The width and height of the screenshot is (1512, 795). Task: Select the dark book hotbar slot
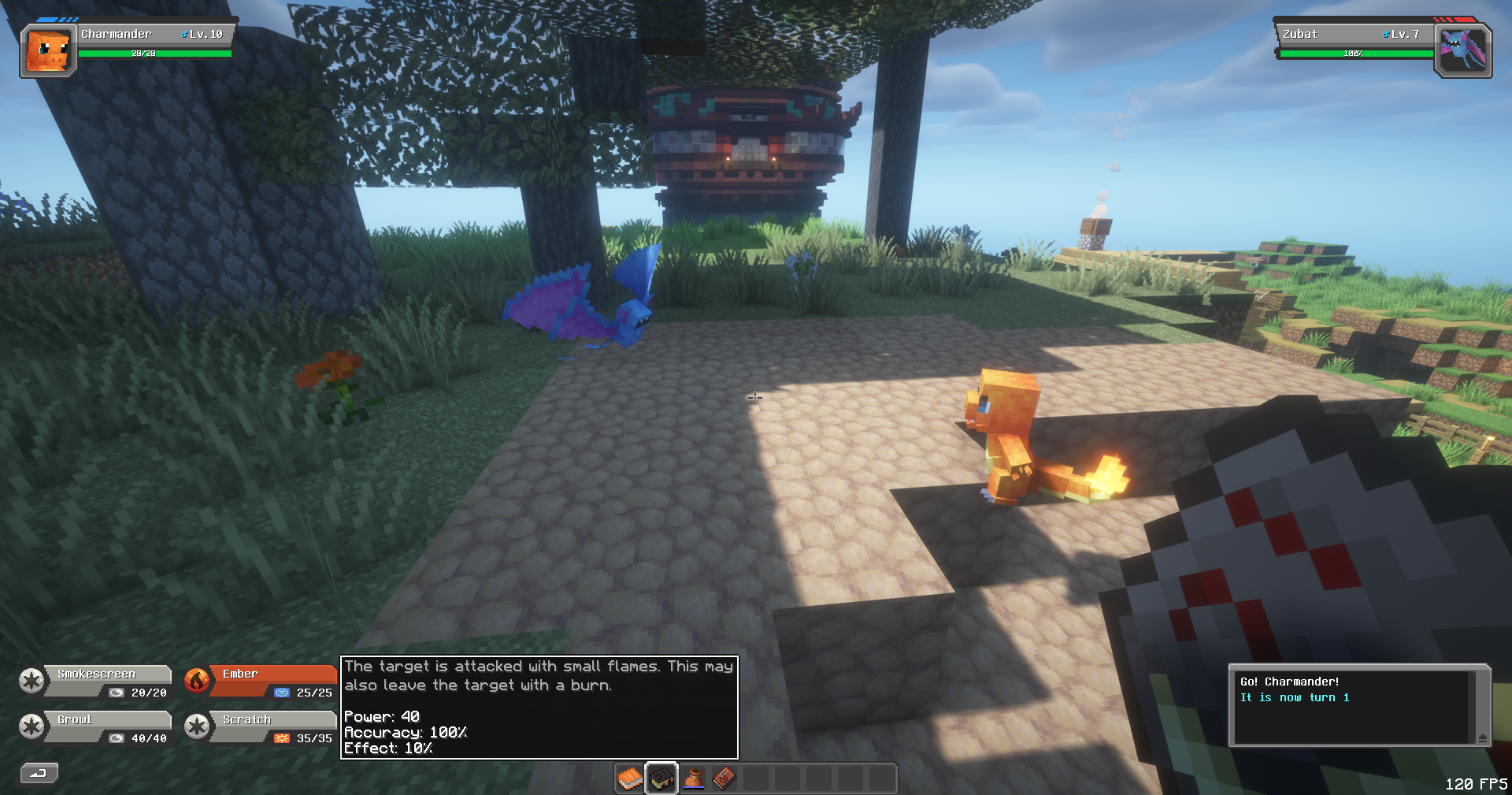[x=661, y=779]
